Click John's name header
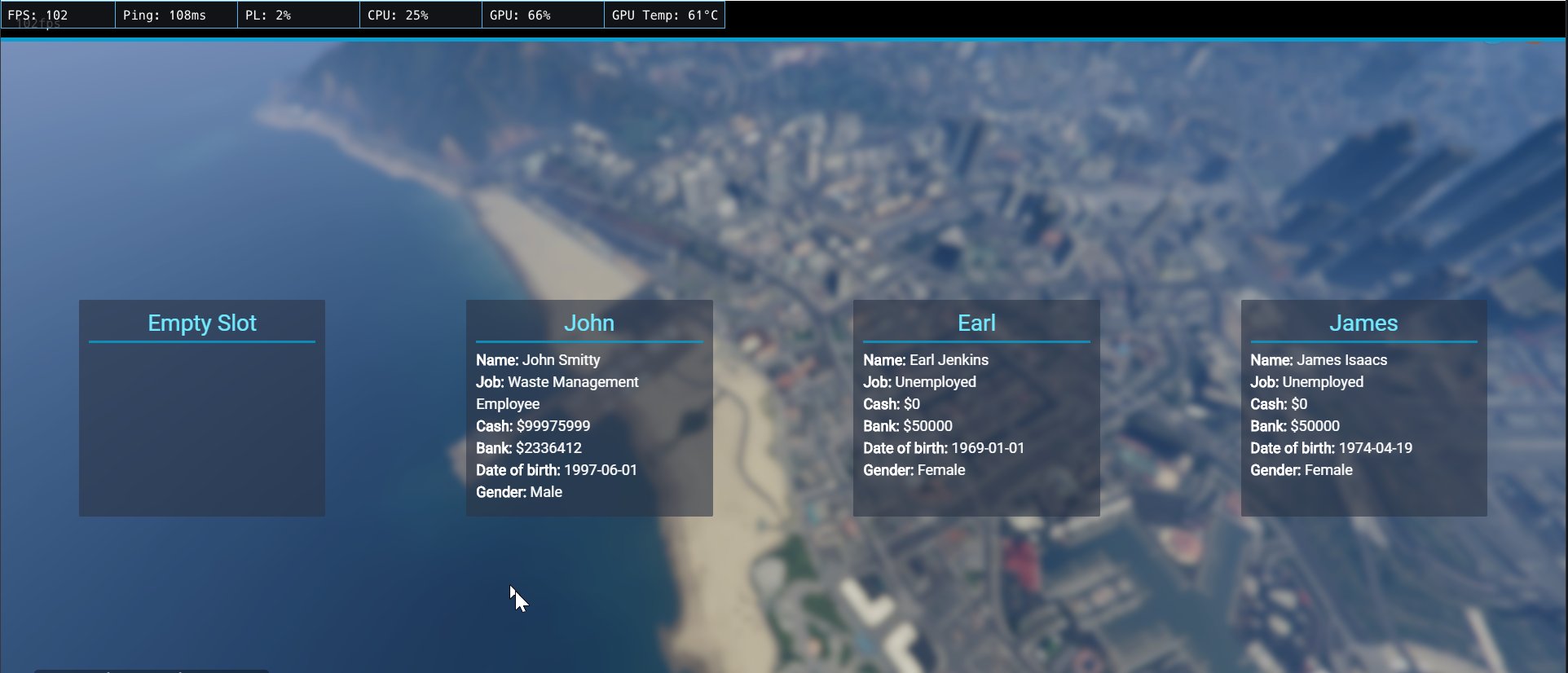 pos(589,323)
